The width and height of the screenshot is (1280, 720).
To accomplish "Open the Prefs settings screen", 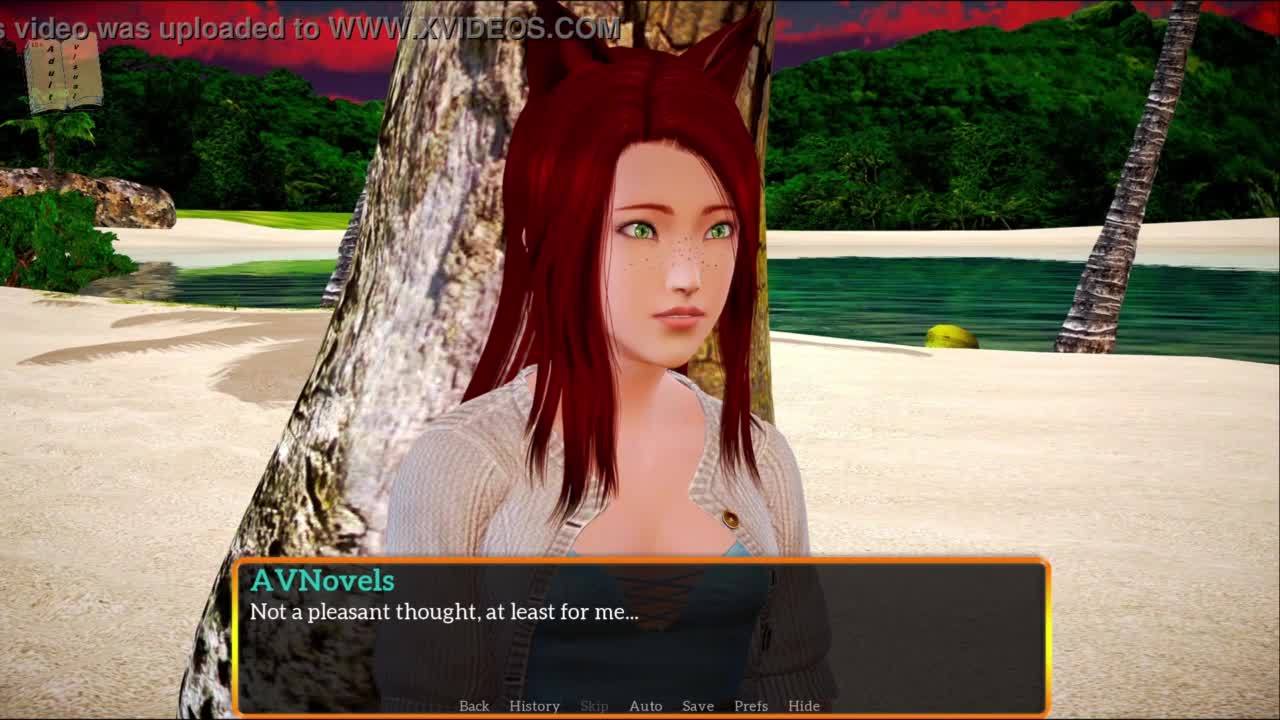I will pyautogui.click(x=751, y=706).
